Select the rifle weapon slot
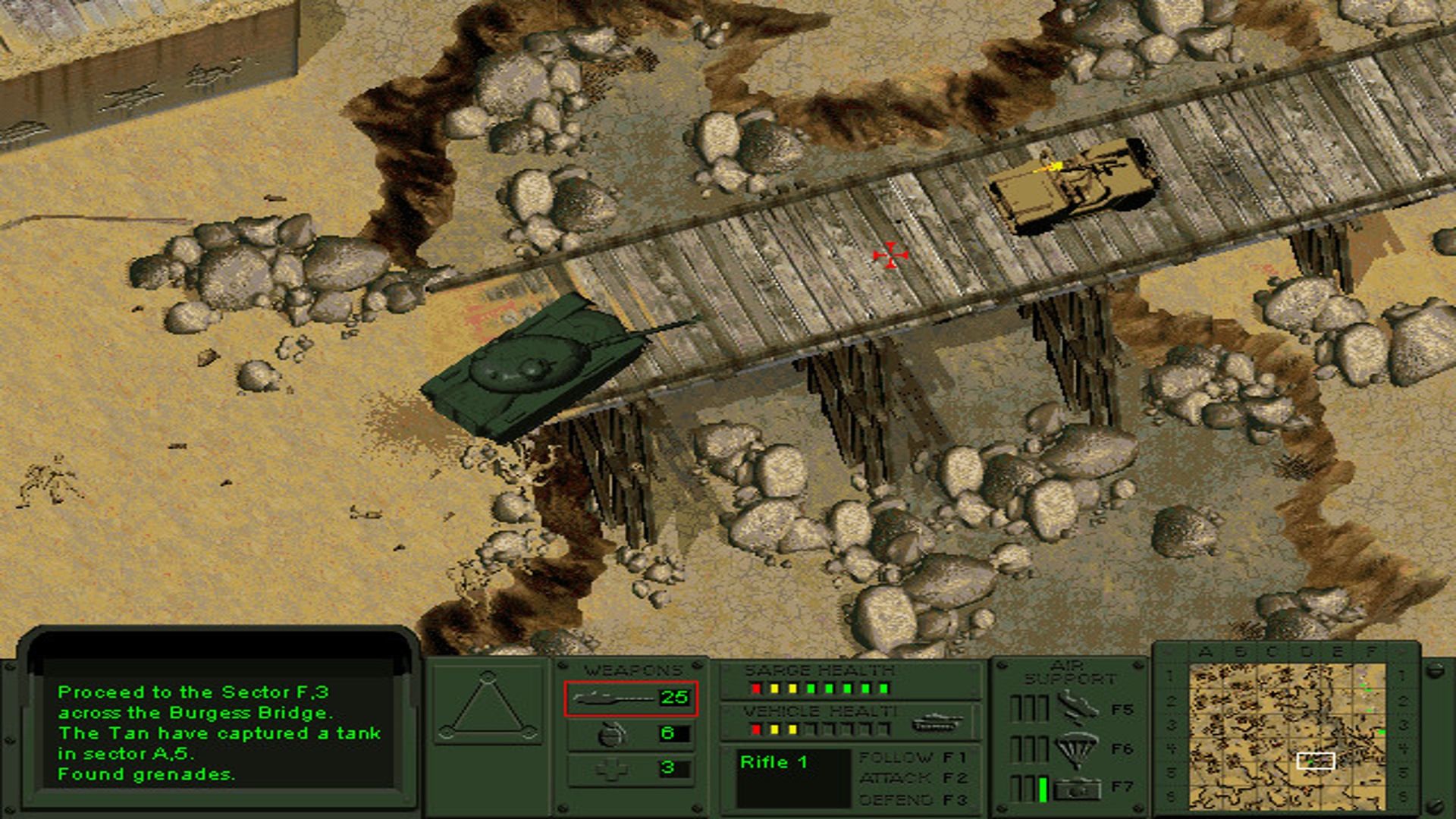This screenshot has width=1456, height=819. pos(630,698)
